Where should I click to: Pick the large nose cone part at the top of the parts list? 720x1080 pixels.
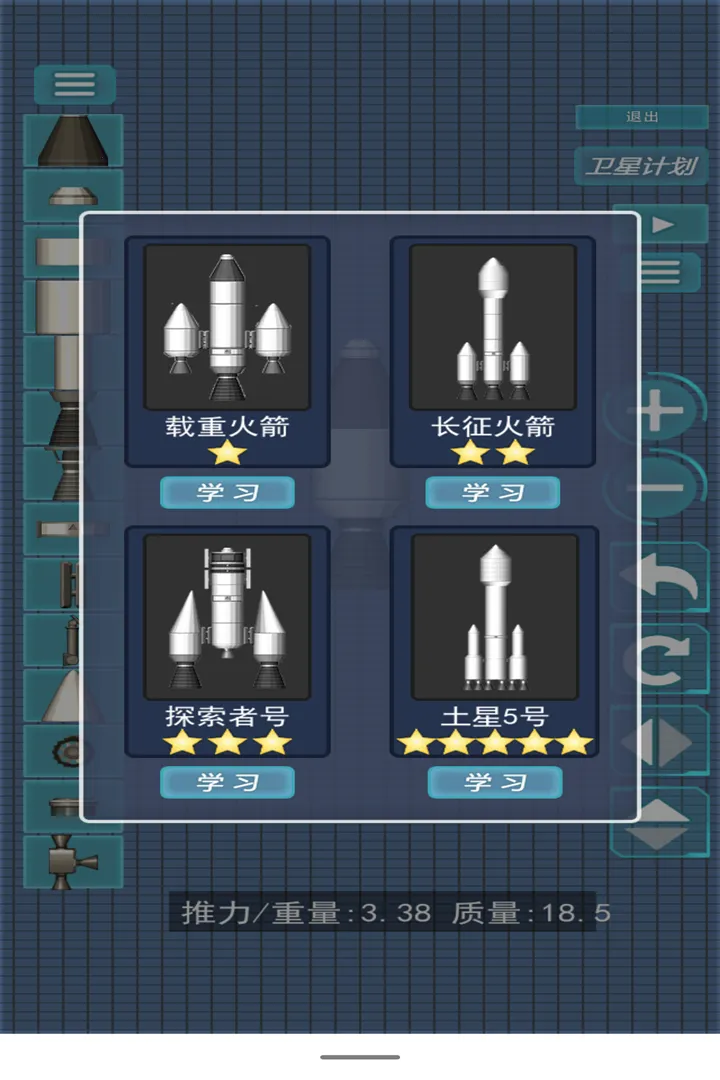pyautogui.click(x=73, y=140)
